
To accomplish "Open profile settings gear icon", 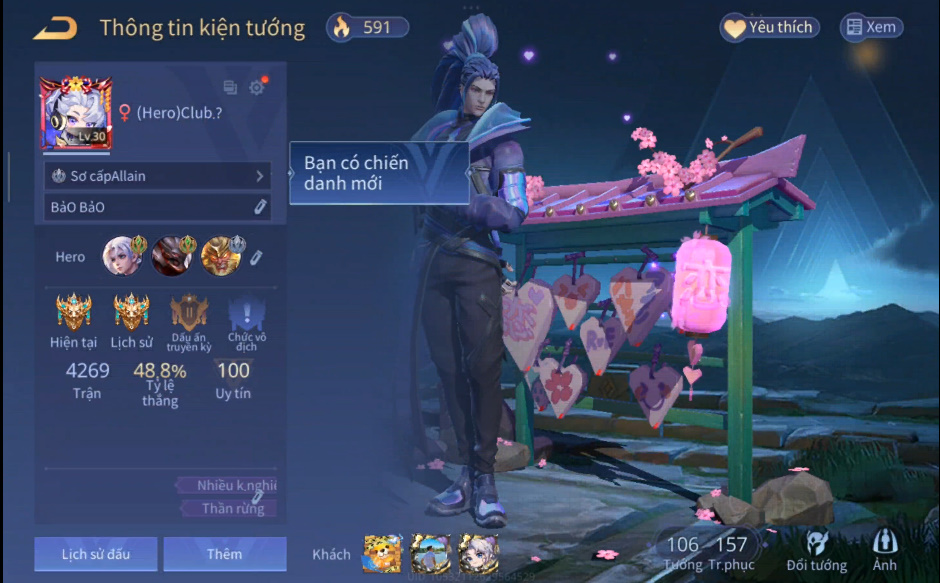I will click(257, 88).
